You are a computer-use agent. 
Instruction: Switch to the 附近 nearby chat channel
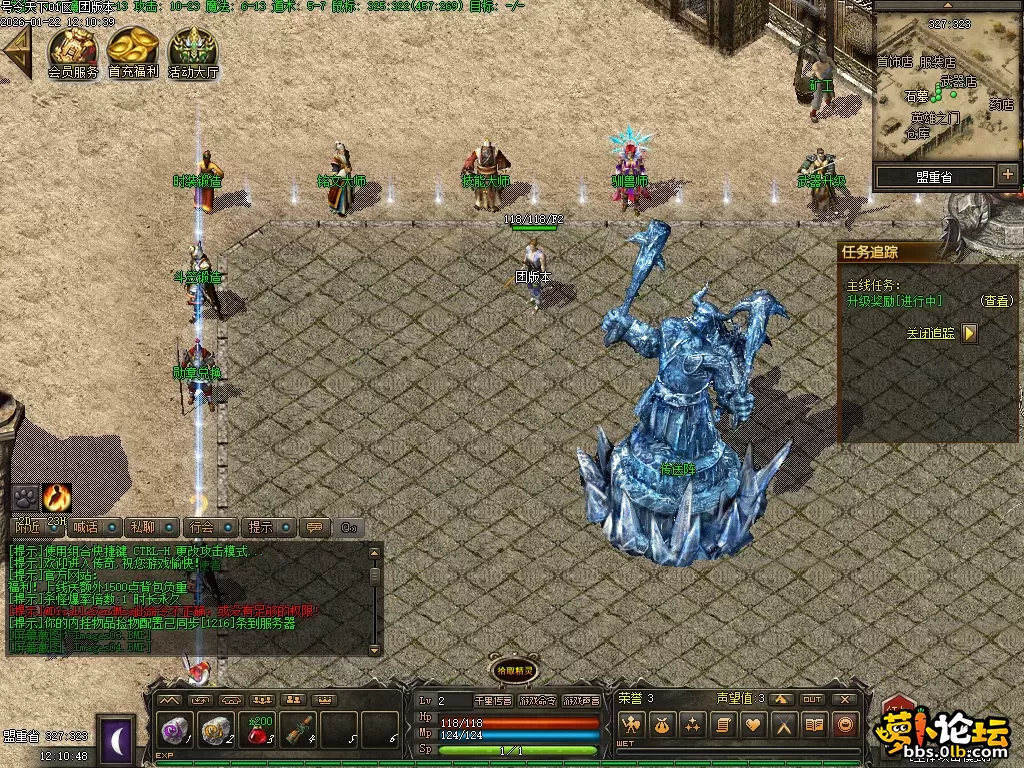pyautogui.click(x=26, y=527)
